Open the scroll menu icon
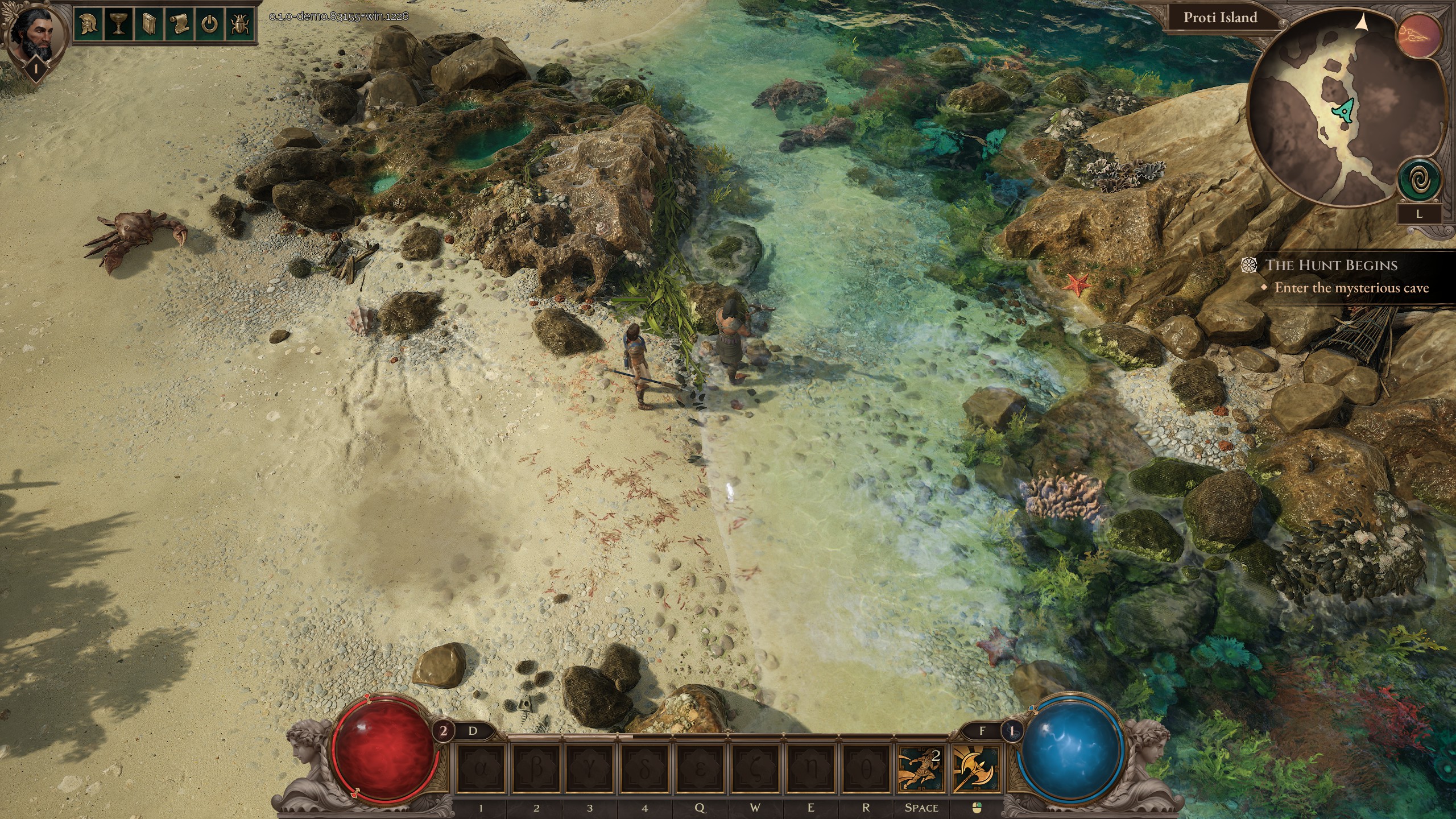This screenshot has height=819, width=1456. coord(179,25)
